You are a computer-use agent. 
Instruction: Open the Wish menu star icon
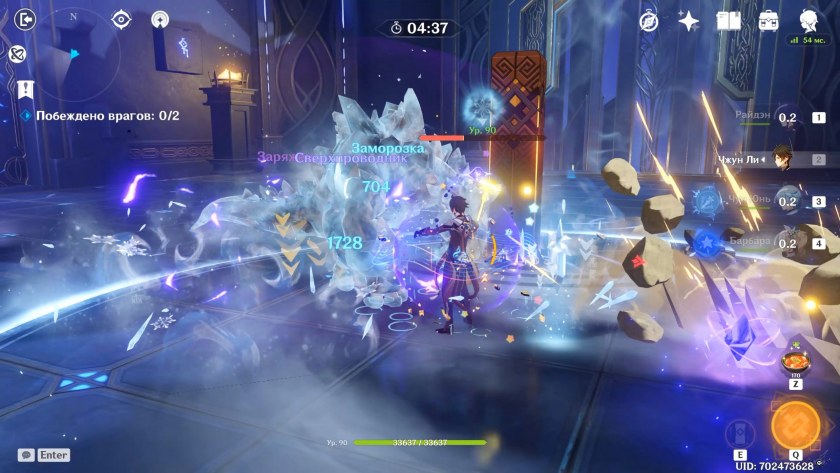coord(688,20)
